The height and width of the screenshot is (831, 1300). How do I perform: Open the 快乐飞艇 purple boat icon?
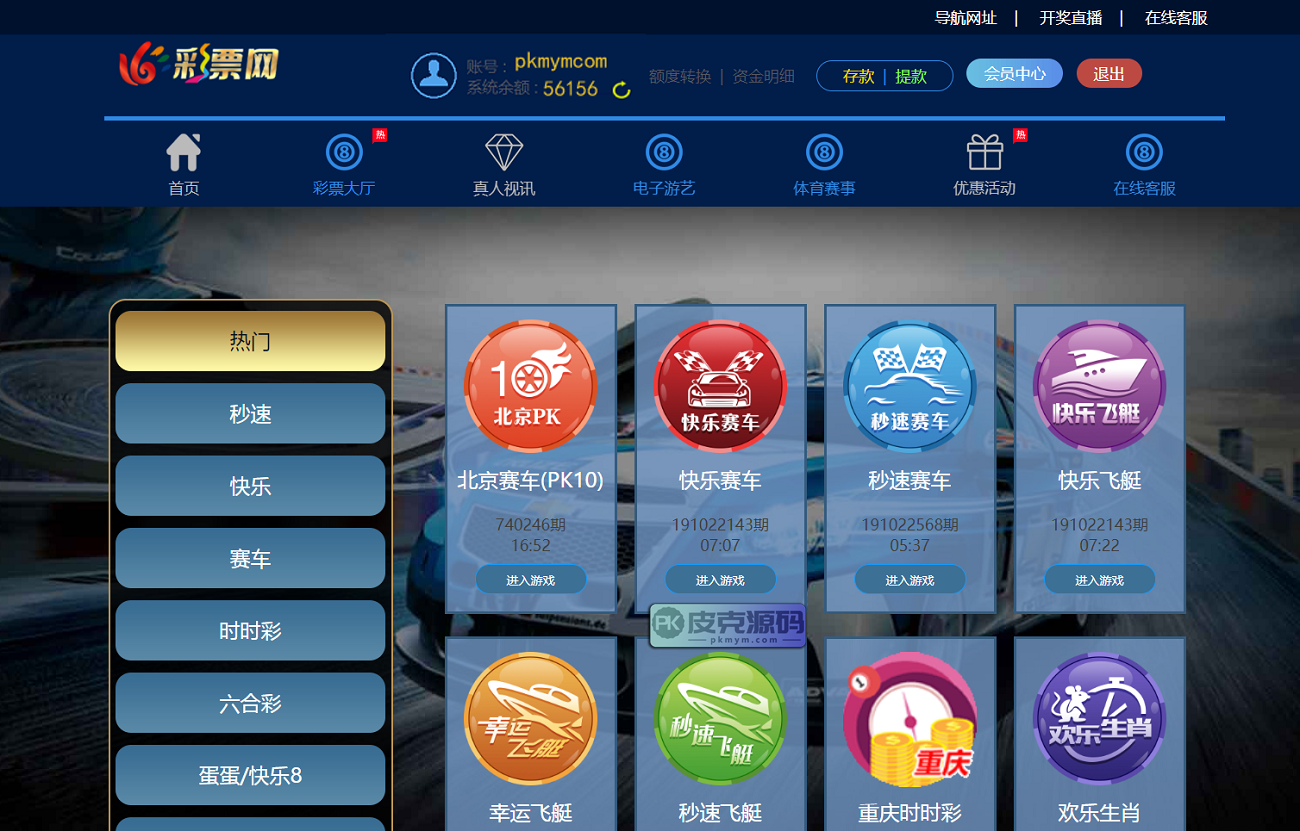(1099, 385)
